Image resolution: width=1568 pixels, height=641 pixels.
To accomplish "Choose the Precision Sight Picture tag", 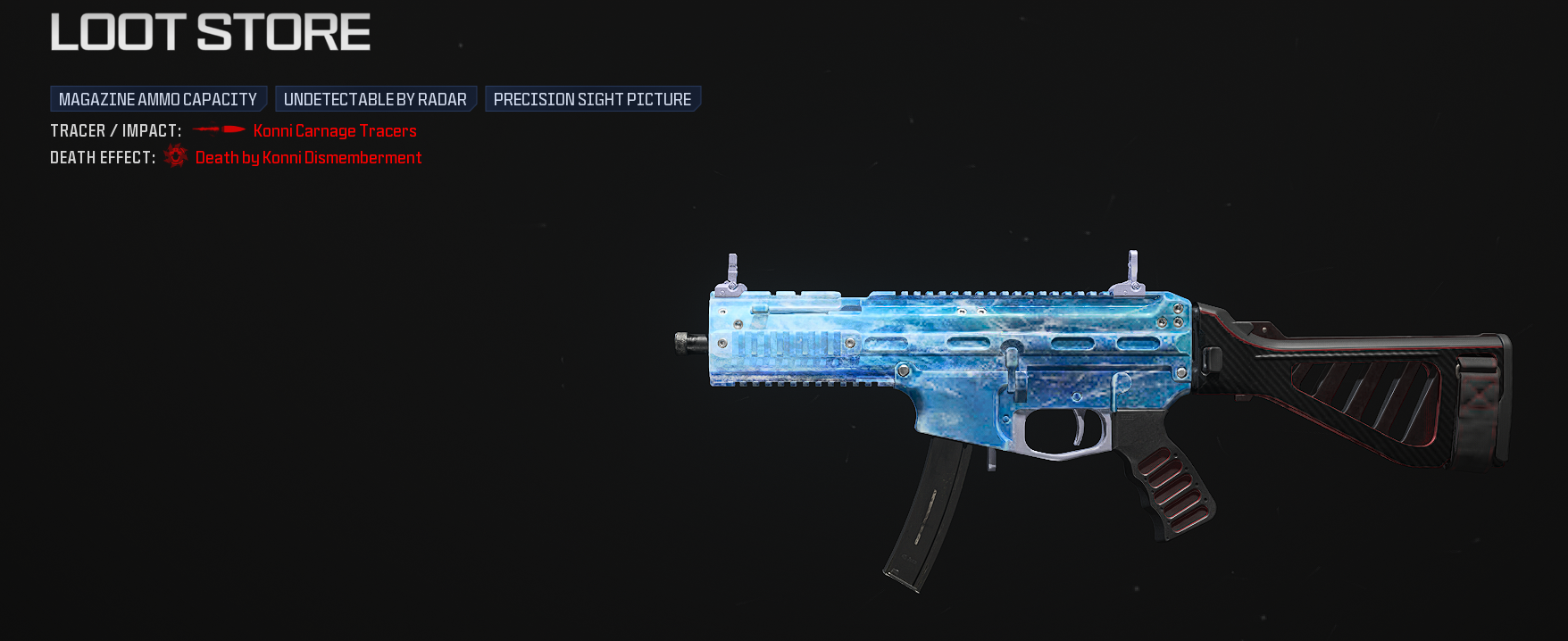I will [x=592, y=99].
